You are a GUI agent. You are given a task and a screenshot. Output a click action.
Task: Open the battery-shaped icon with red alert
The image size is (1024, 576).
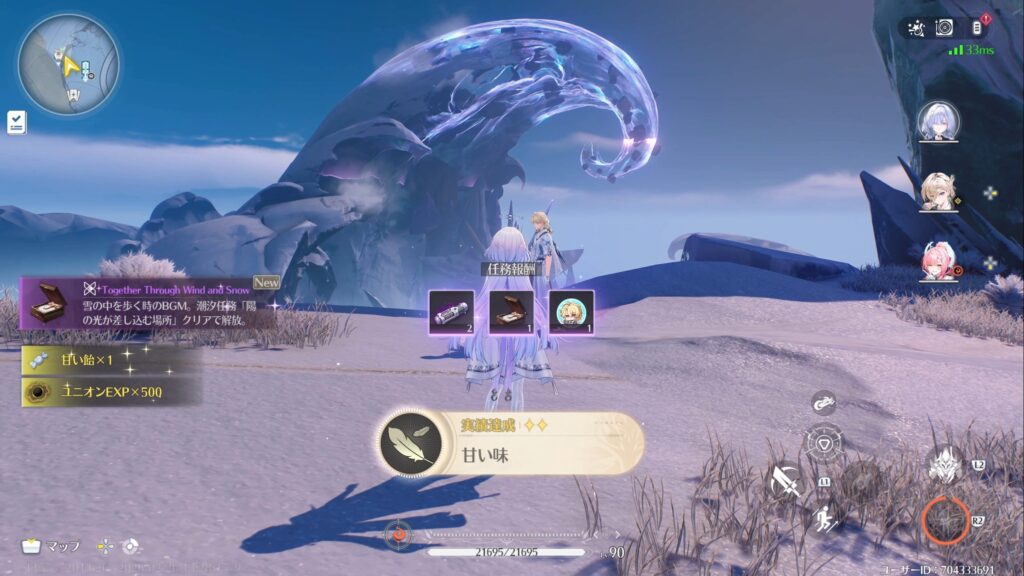click(977, 28)
